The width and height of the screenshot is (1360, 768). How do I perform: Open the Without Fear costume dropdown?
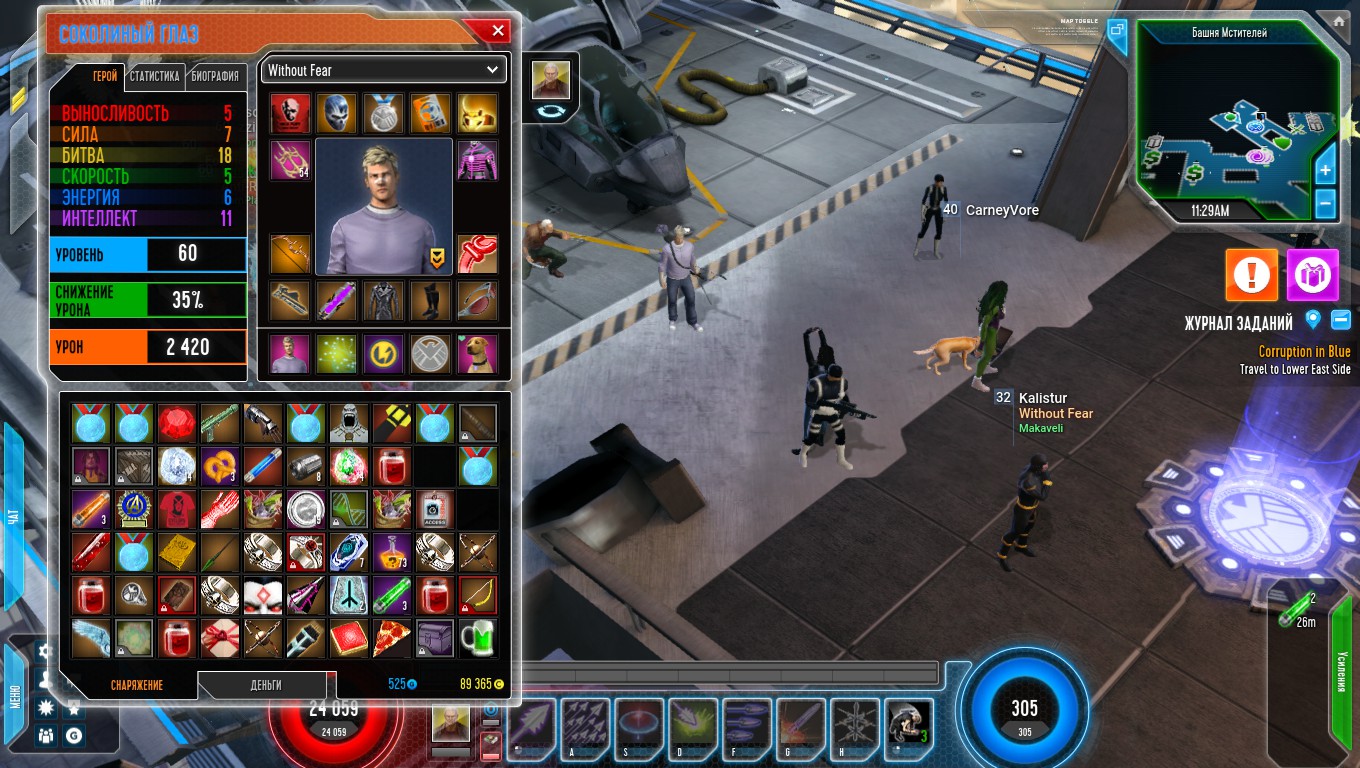(x=383, y=70)
